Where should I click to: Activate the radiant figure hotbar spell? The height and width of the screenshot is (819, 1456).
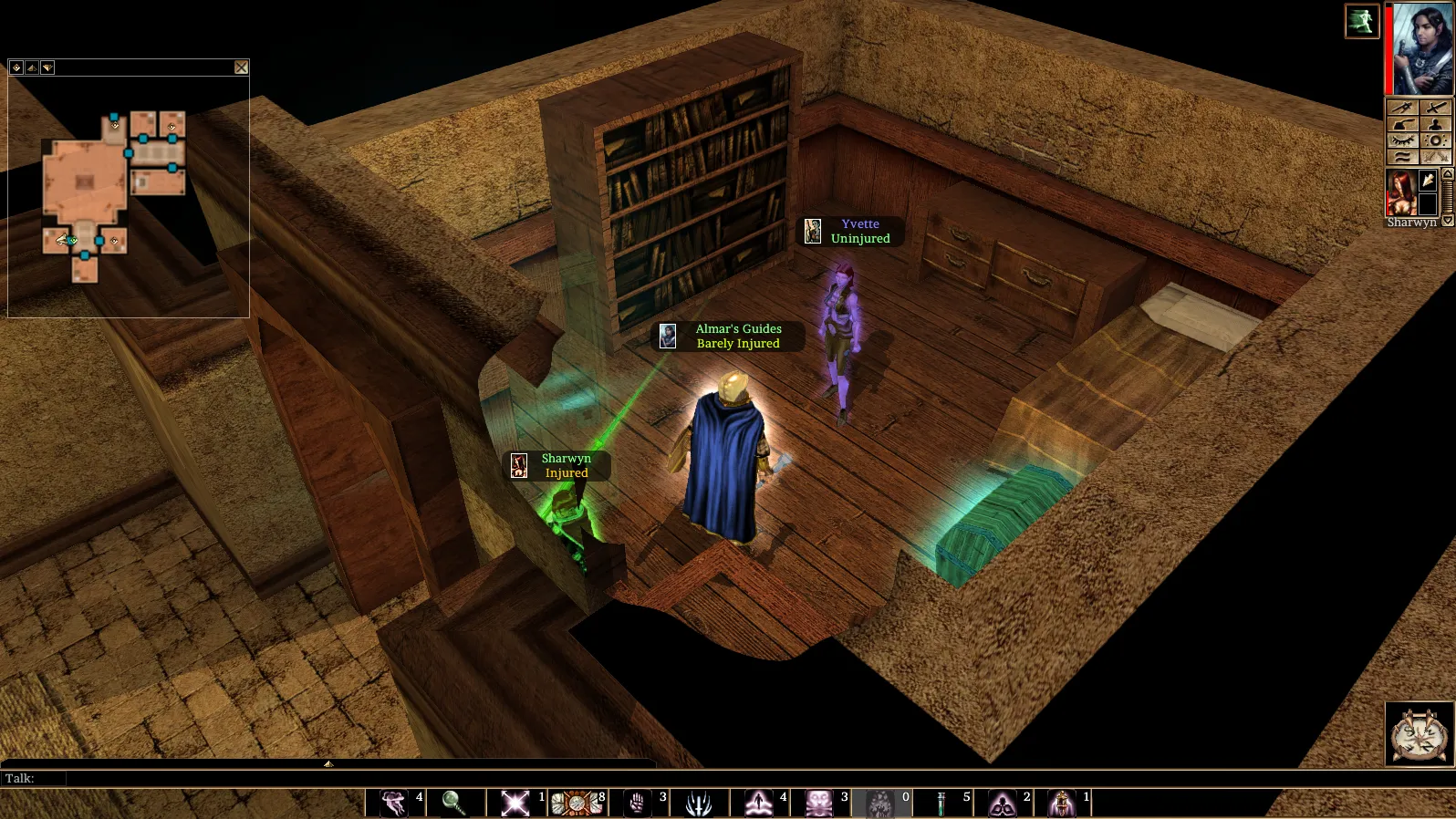pos(758,803)
